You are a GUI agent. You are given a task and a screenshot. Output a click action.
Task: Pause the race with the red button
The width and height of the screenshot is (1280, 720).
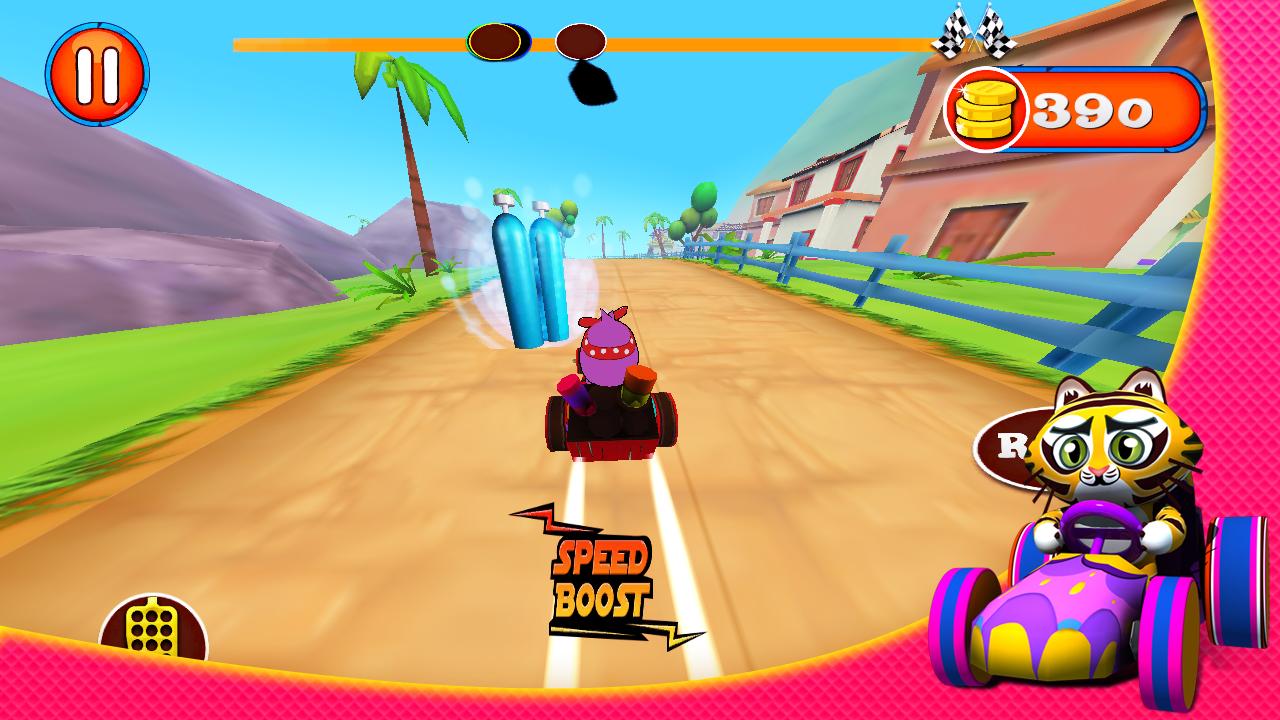[97, 74]
